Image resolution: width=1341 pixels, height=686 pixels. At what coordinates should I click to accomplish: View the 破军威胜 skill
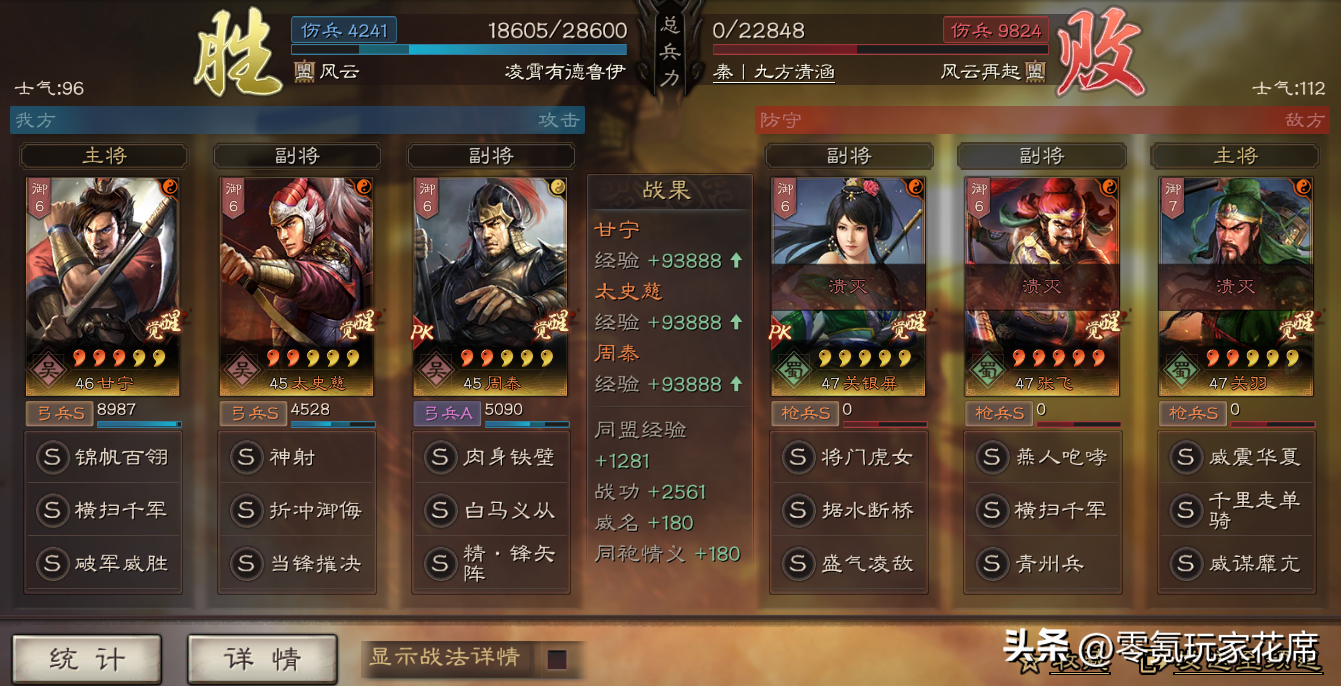103,563
